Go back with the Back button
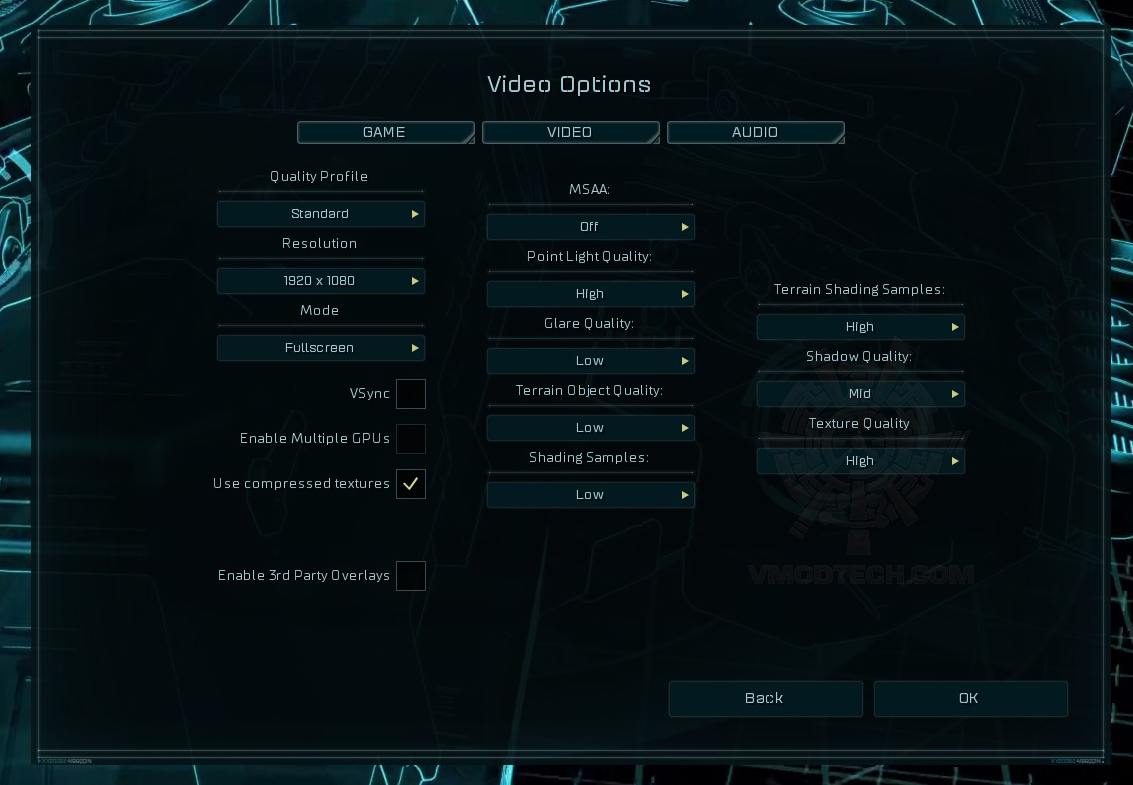This screenshot has height=785, width=1133. click(x=765, y=699)
